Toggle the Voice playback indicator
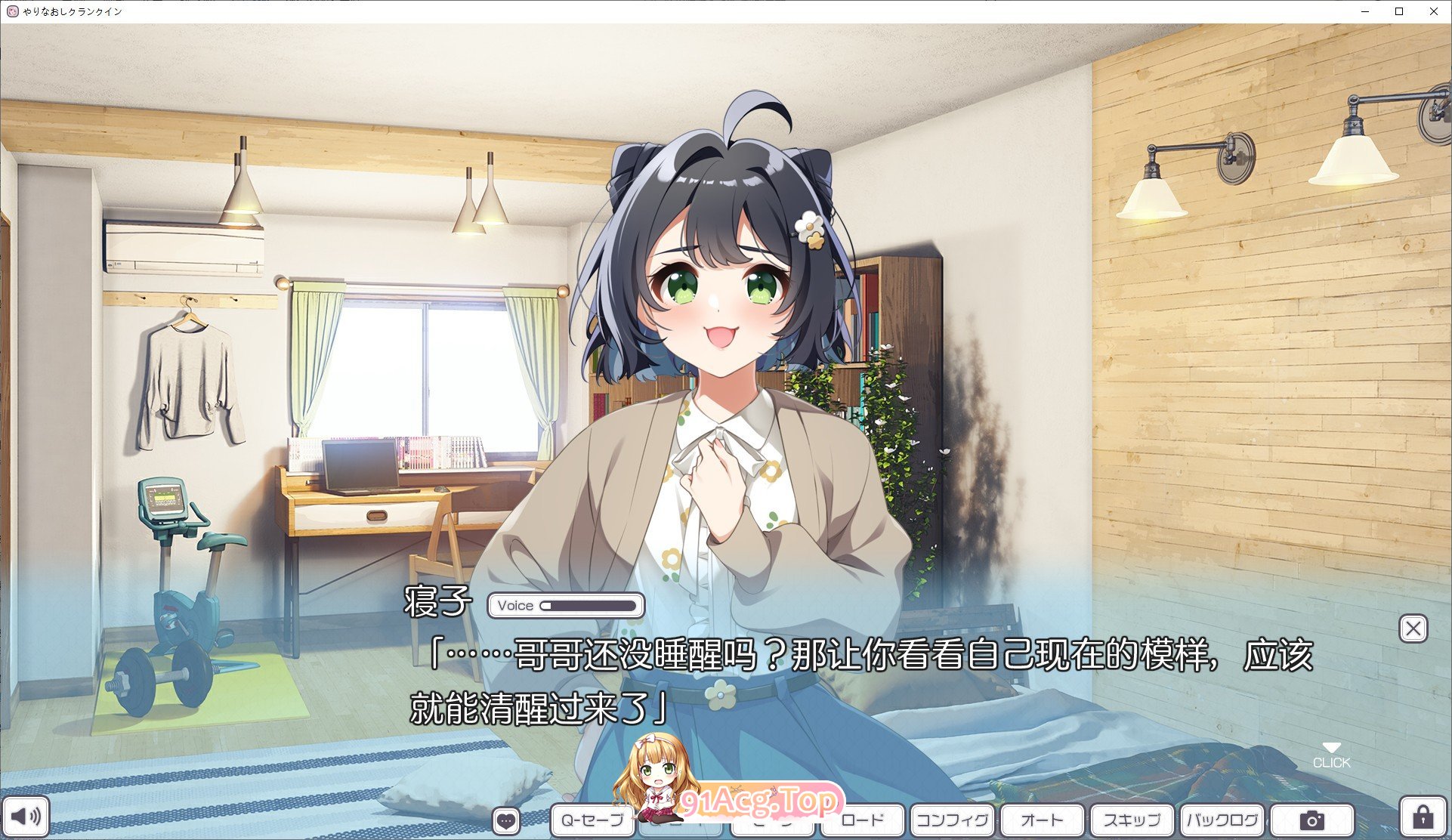 point(517,605)
